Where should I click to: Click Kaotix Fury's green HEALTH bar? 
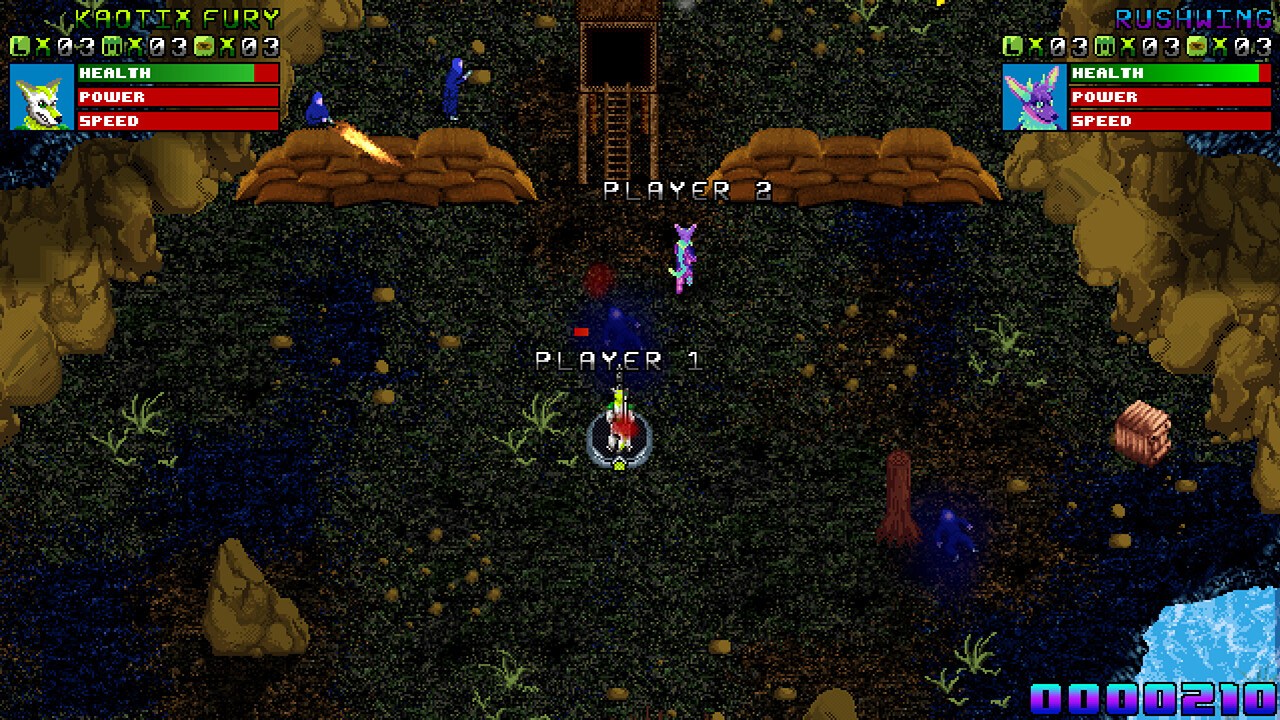click(x=180, y=72)
